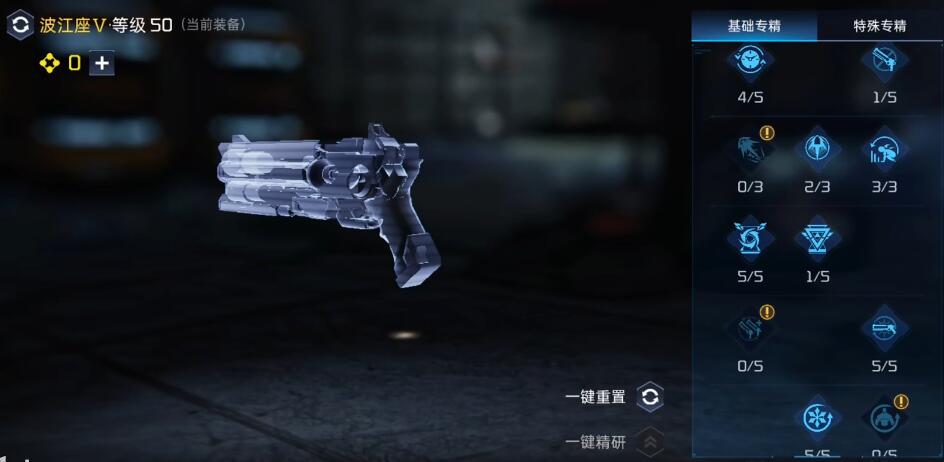This screenshot has height=462, width=944.
Task: Click the 一键重置 reset button
Action: point(650,397)
